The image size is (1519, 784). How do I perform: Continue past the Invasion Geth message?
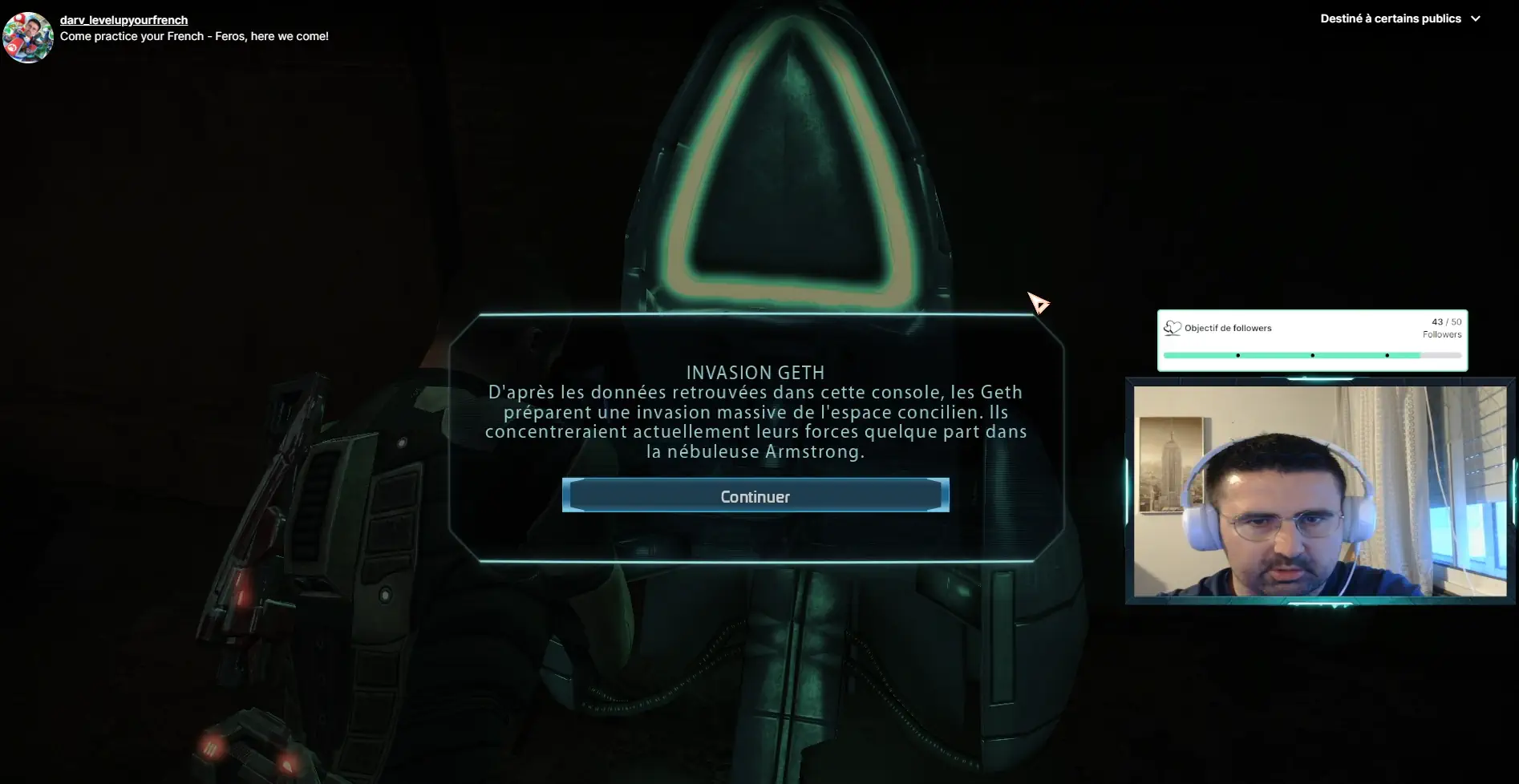coord(755,496)
